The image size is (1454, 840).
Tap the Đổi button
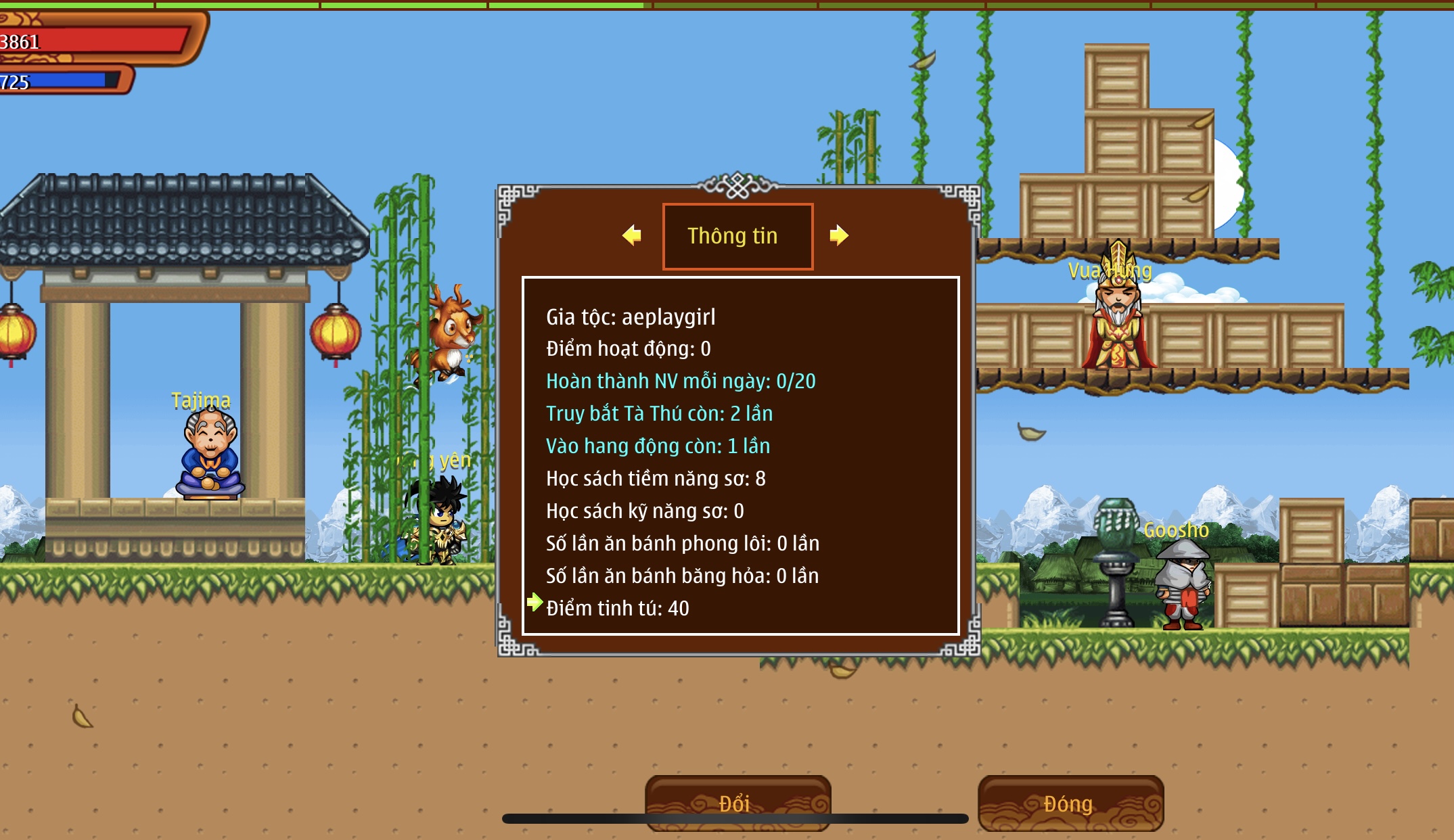point(737,803)
